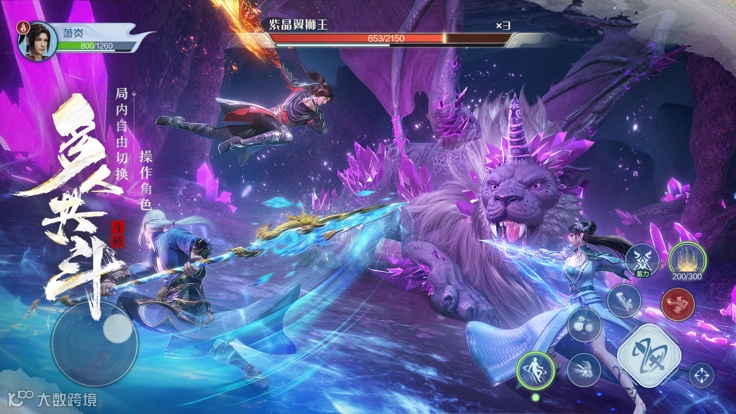Tap the virtual movement joystick
This screenshot has width=736, height=414.
pos(95,342)
